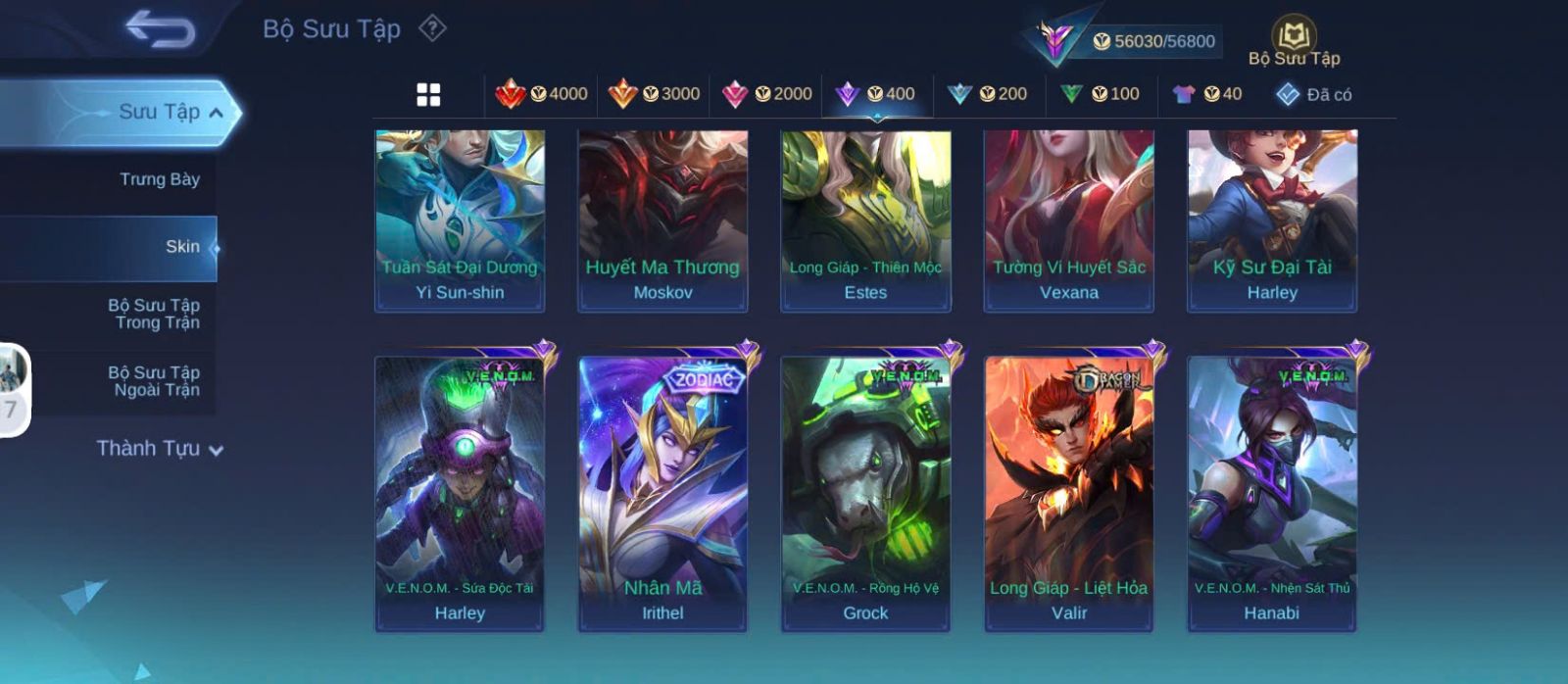The image size is (1568, 684).
Task: Collapse the Sưu Tập menu section
Action: pos(217,113)
